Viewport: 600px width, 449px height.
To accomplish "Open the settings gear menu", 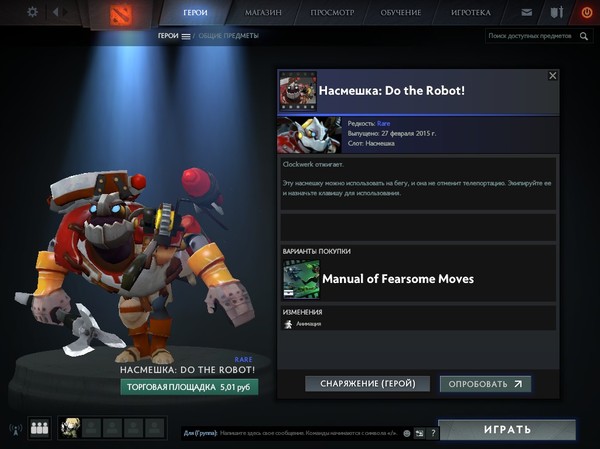I will [32, 12].
